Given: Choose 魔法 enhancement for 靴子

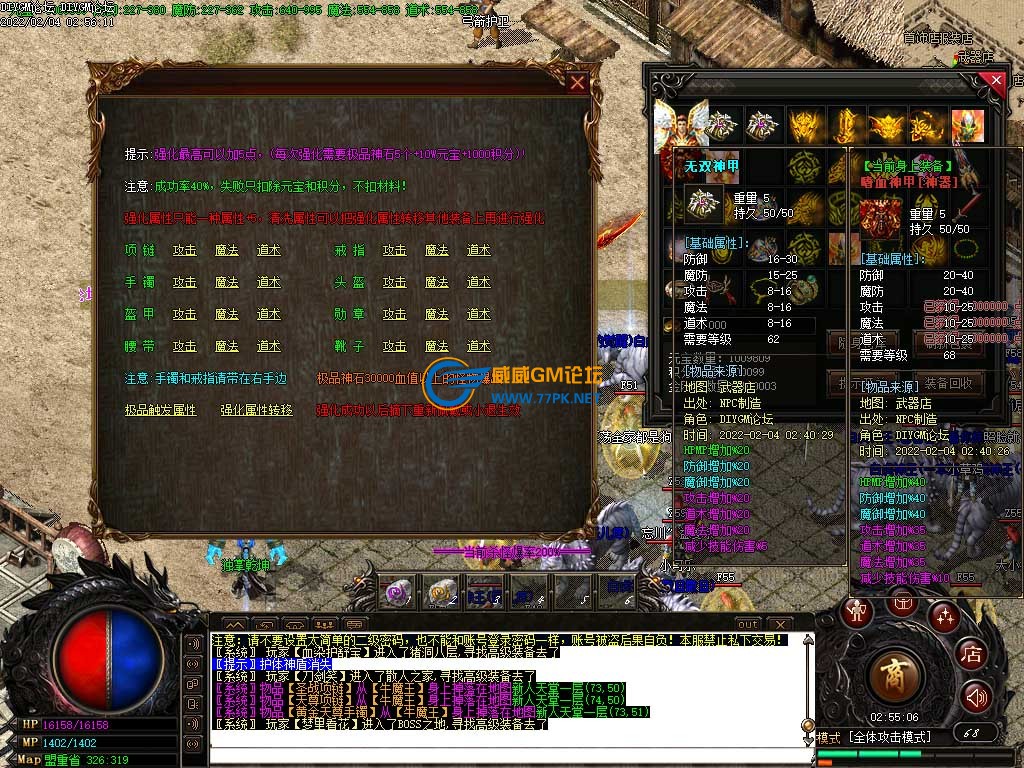Looking at the screenshot, I should 436,346.
